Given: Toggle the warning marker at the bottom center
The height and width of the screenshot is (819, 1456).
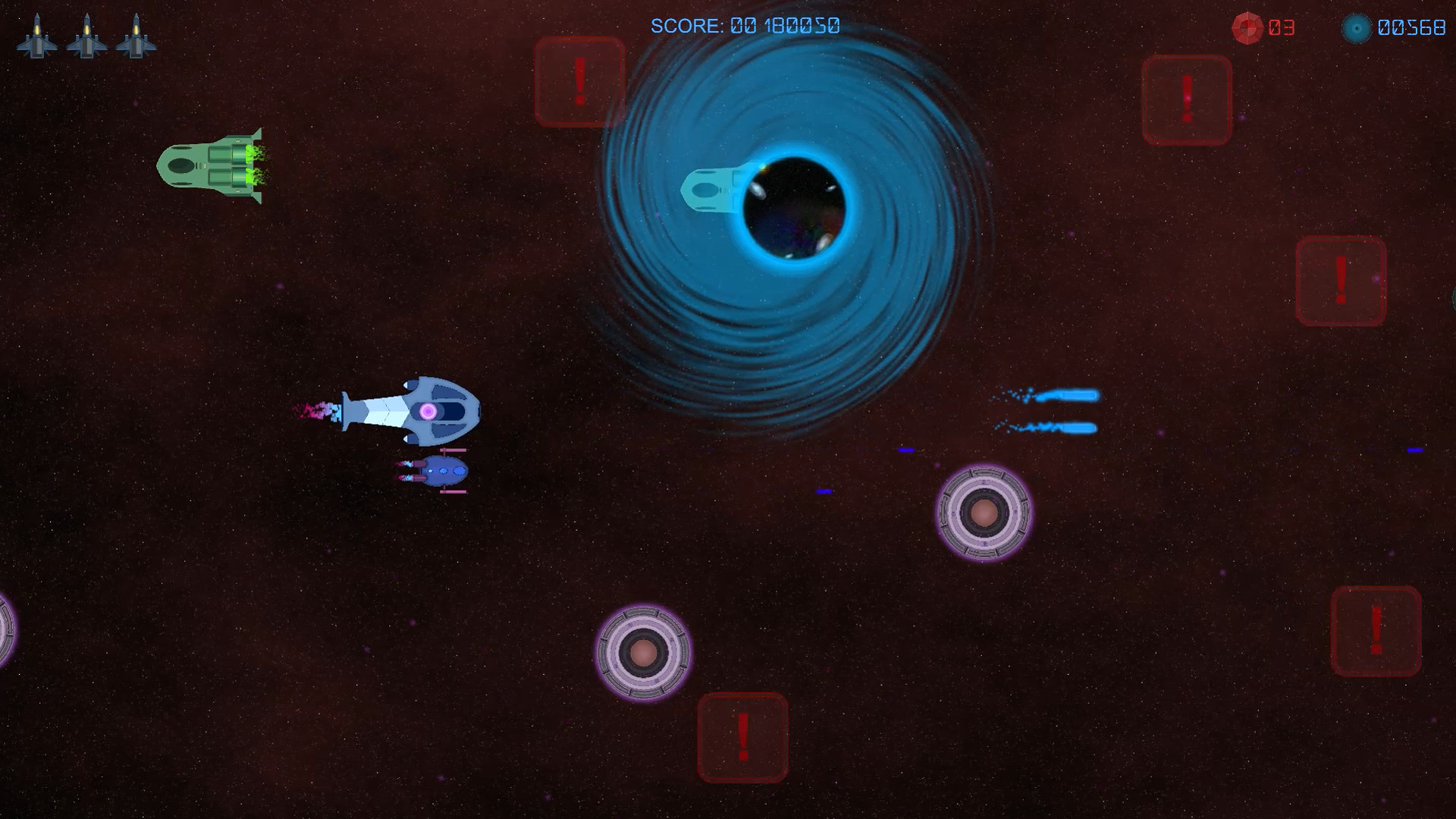Looking at the screenshot, I should 742,737.
